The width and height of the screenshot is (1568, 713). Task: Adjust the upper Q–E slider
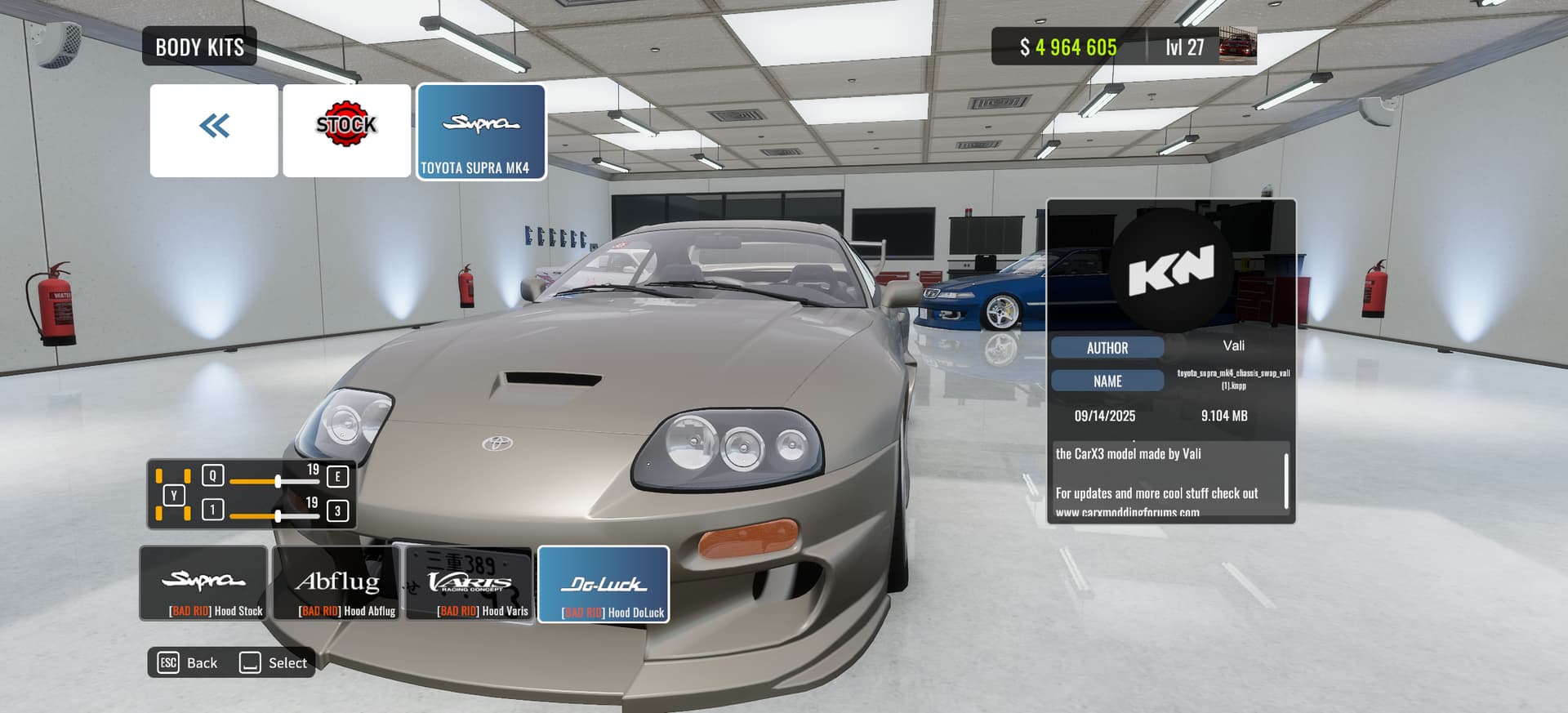click(278, 481)
